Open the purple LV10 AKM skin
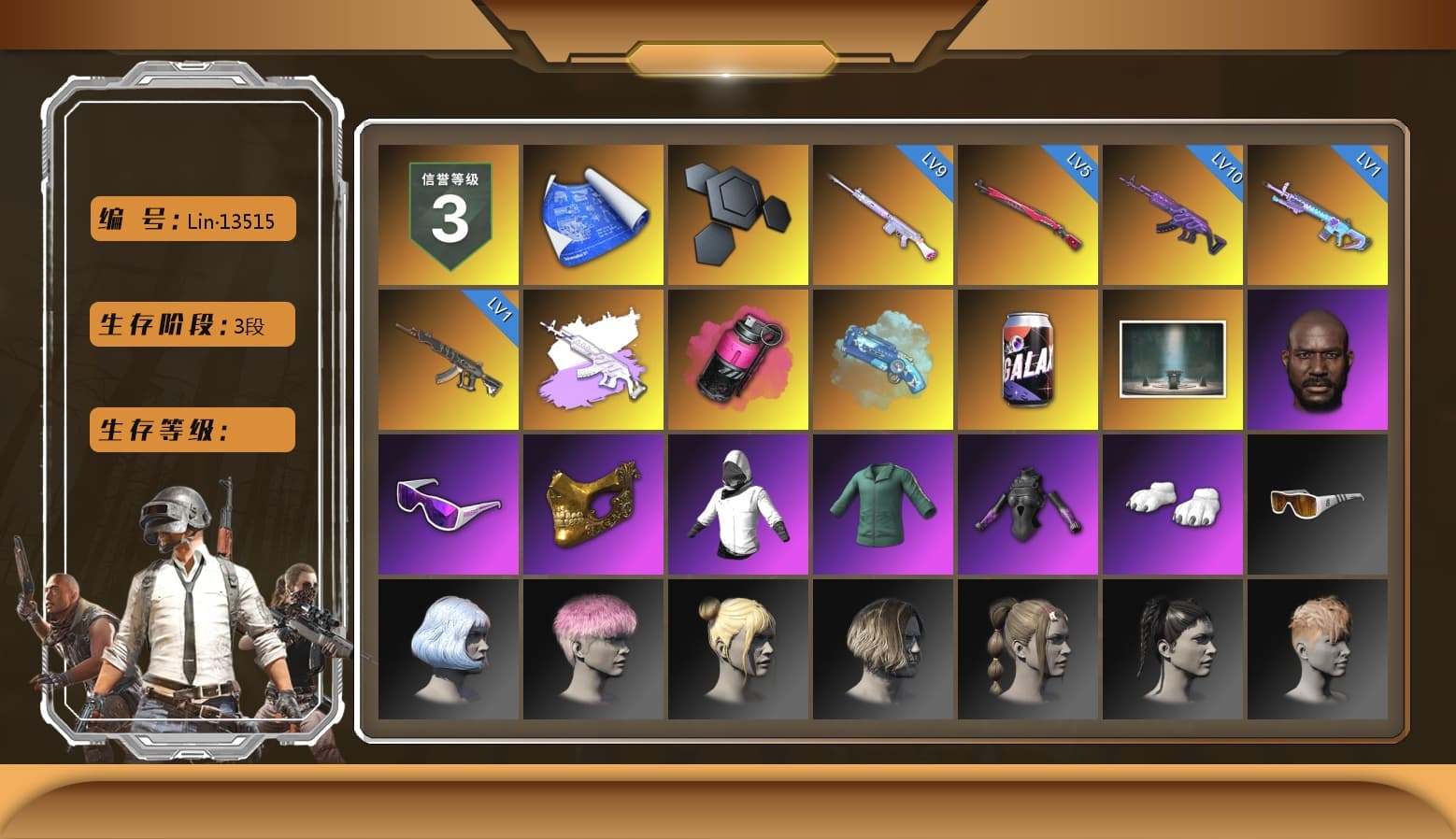This screenshot has width=1456, height=839. coord(1173,213)
